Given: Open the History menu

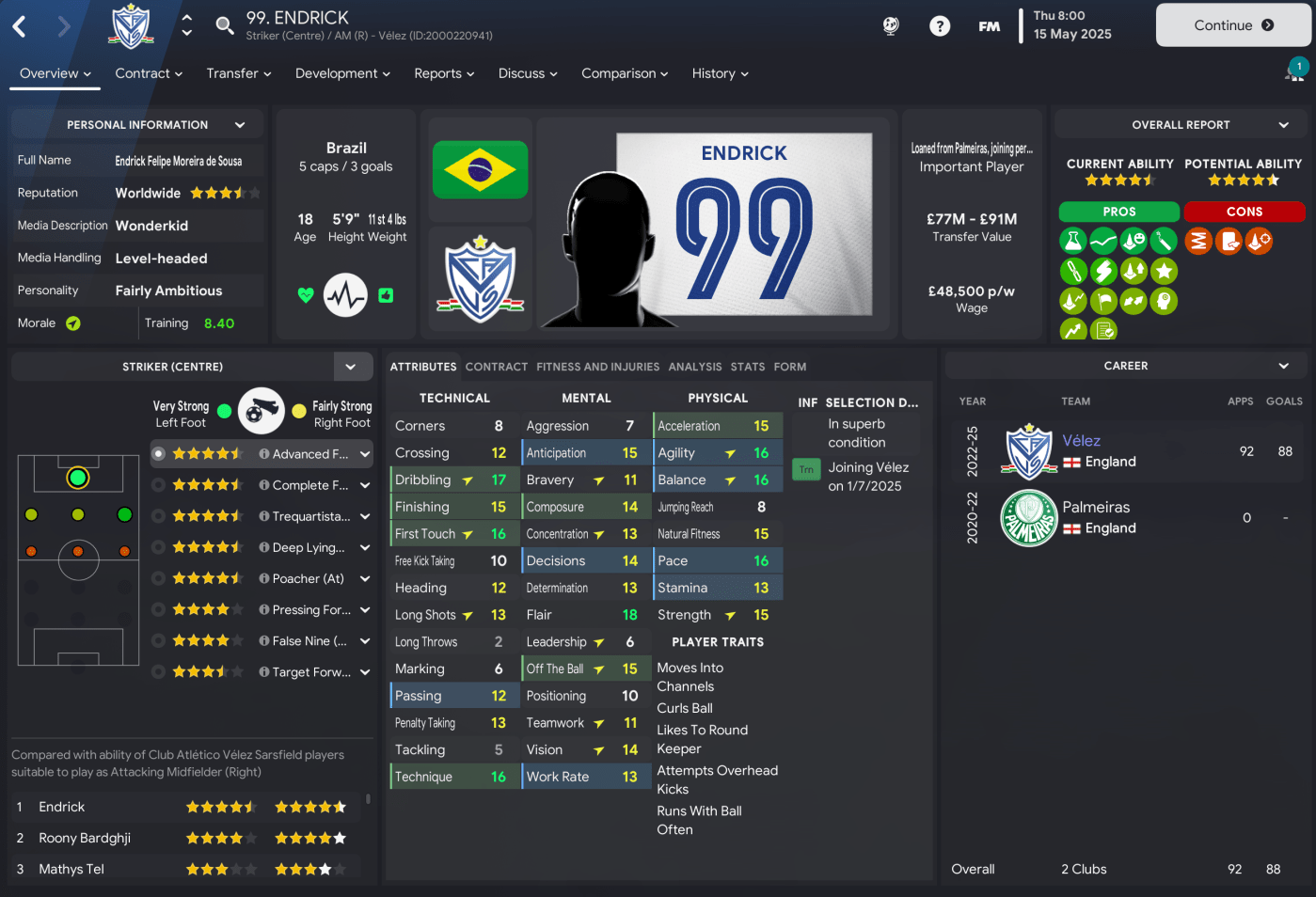Looking at the screenshot, I should point(720,73).
